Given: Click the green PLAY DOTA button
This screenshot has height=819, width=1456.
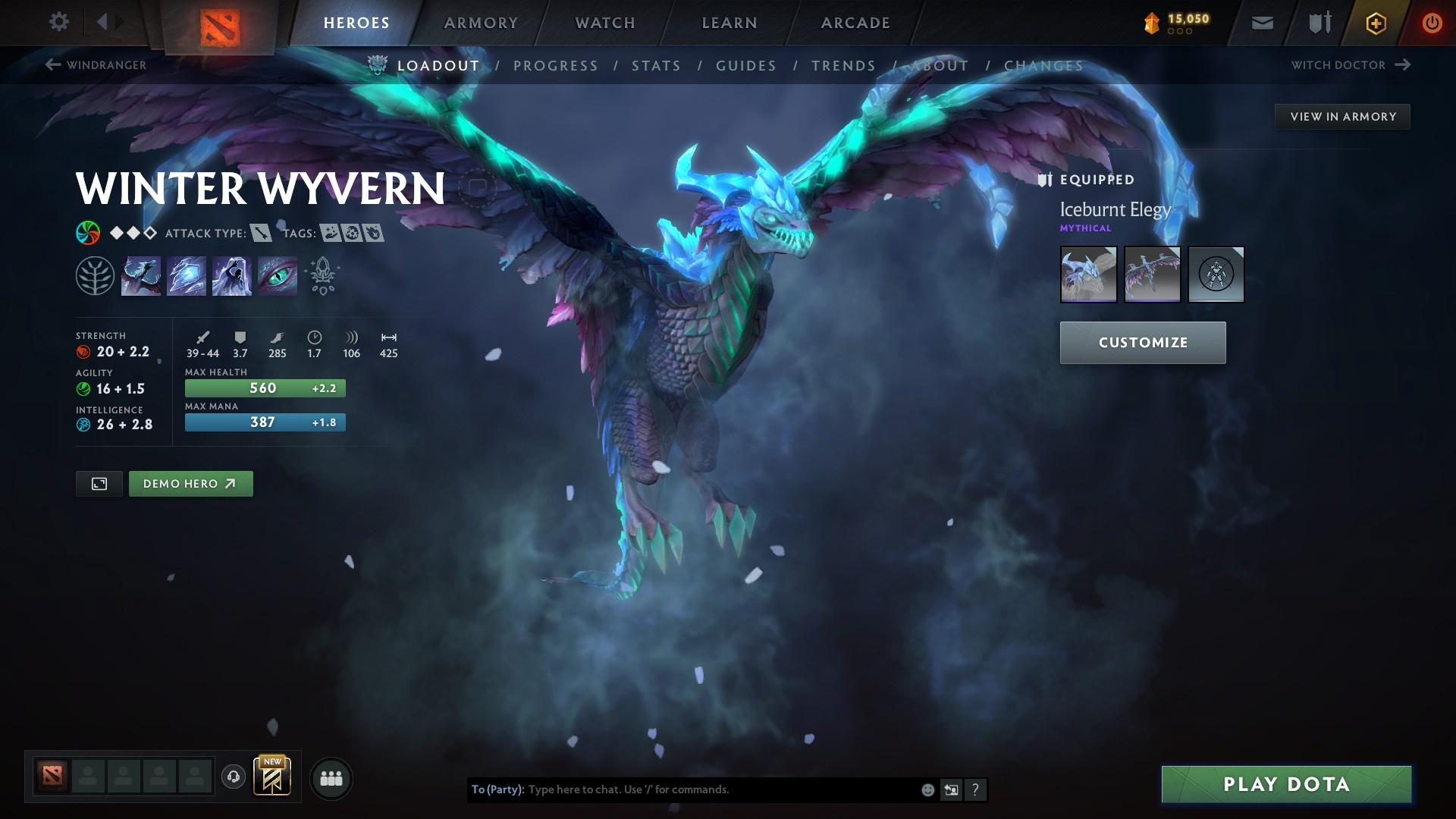Looking at the screenshot, I should 1286,784.
